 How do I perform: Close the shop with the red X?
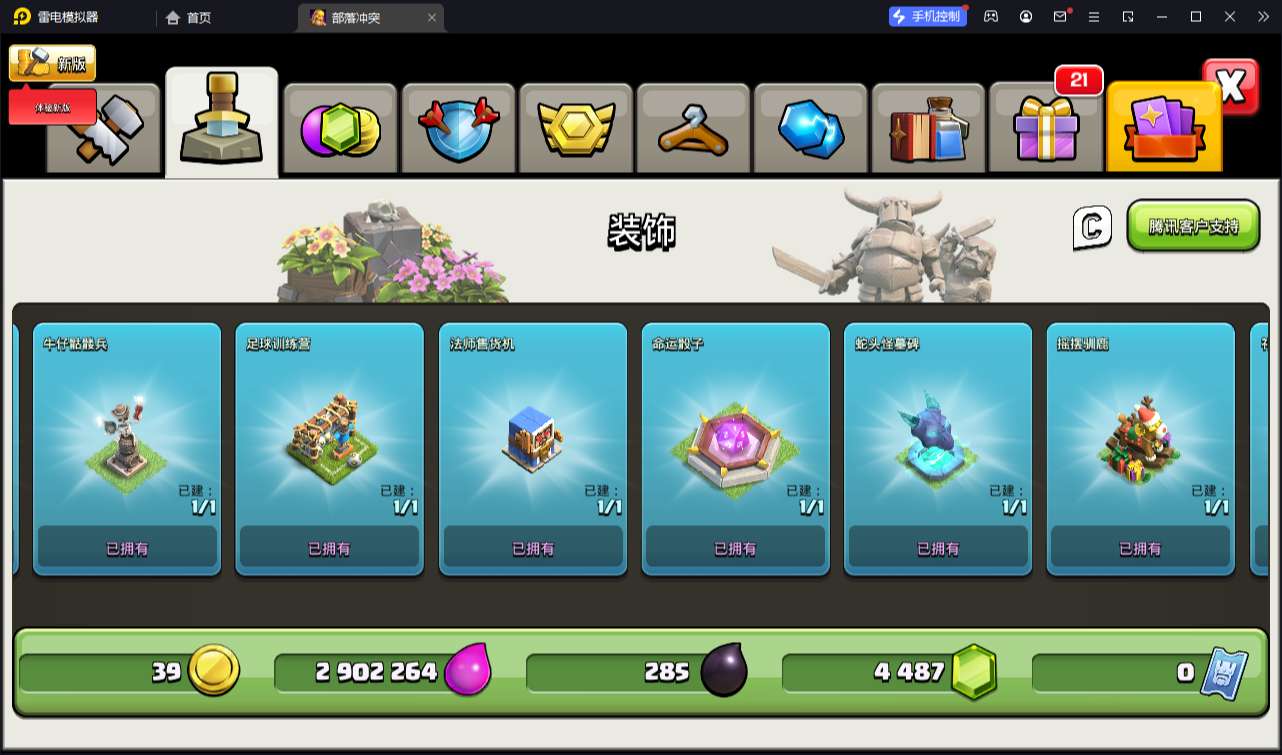[x=1231, y=87]
